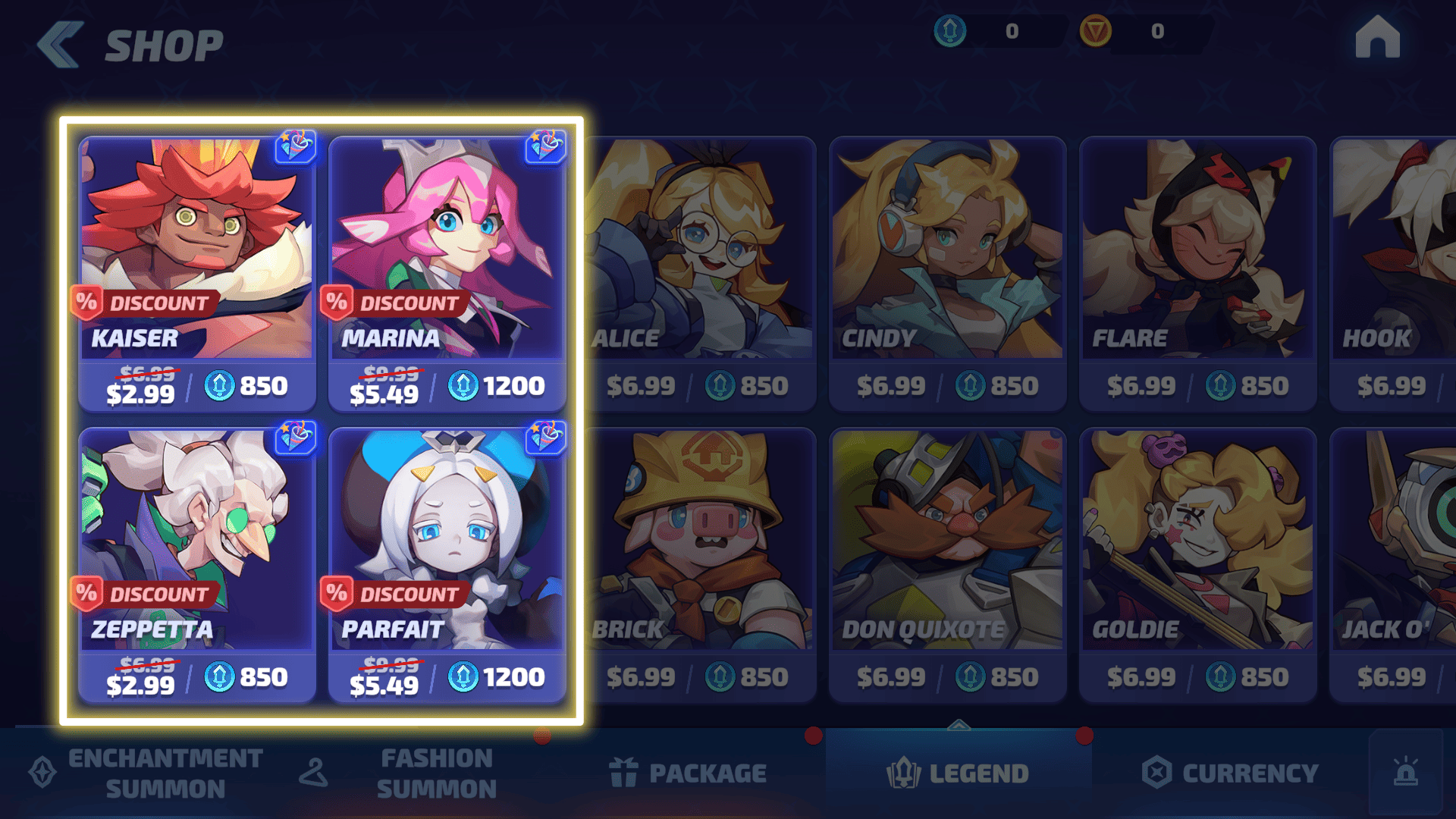Pick the Brick legend card

pos(701,565)
